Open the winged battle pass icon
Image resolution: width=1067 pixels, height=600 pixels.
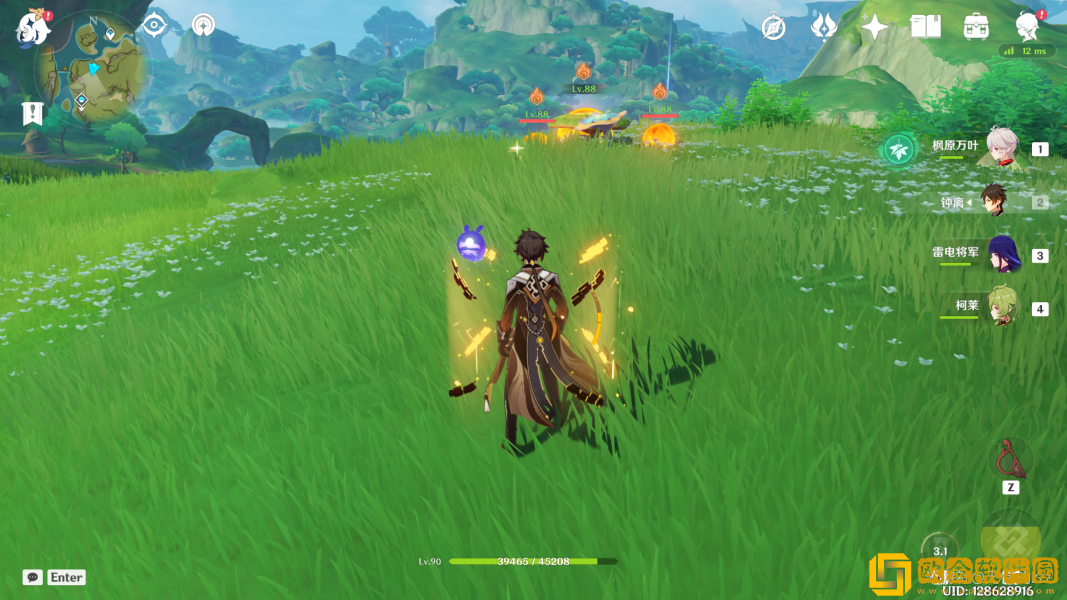point(824,27)
